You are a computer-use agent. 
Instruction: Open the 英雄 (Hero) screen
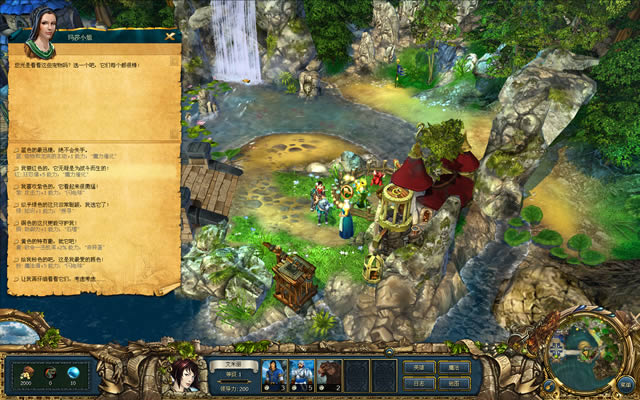tap(416, 367)
